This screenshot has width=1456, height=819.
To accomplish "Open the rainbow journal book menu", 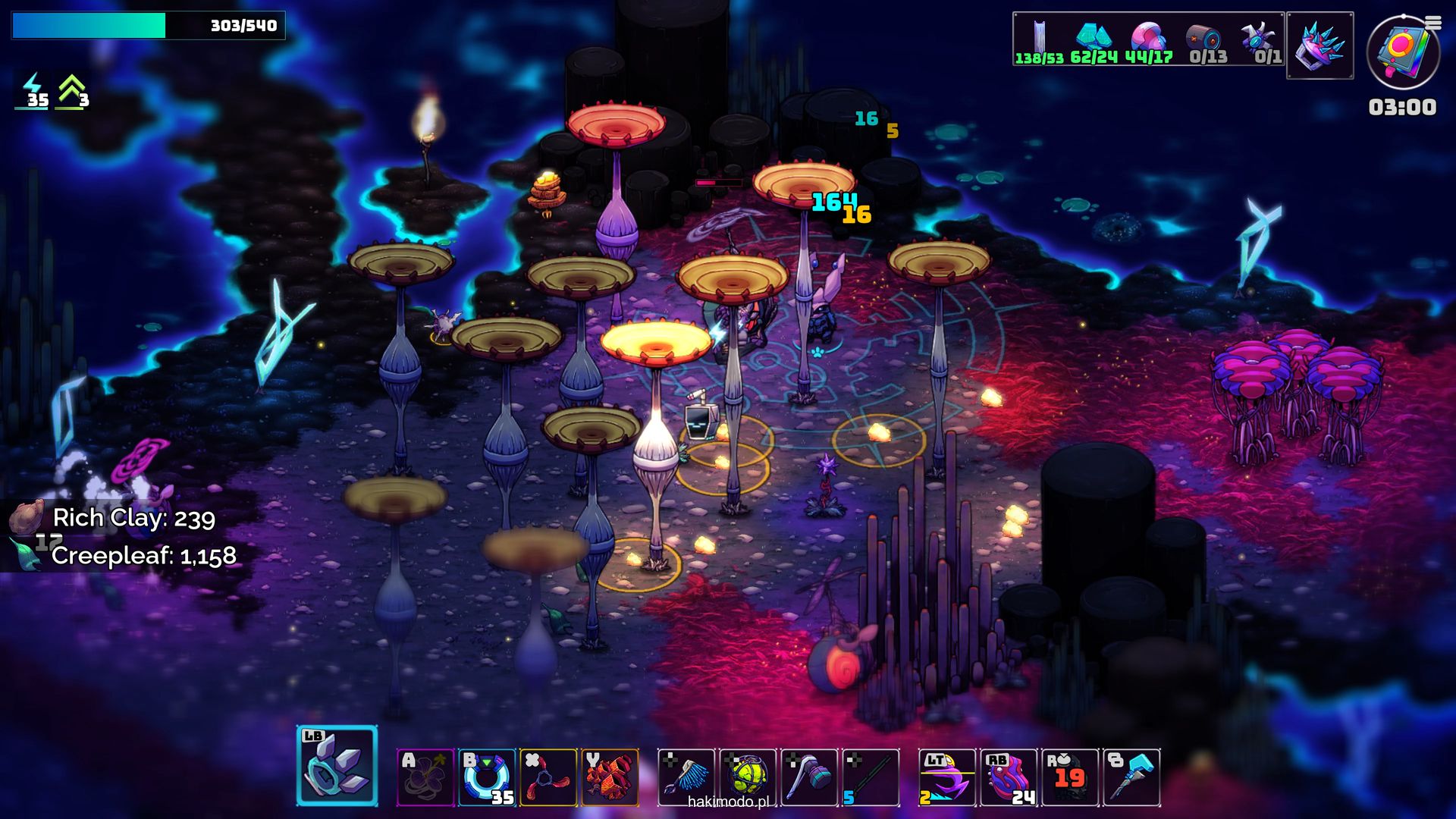I will point(1403,52).
